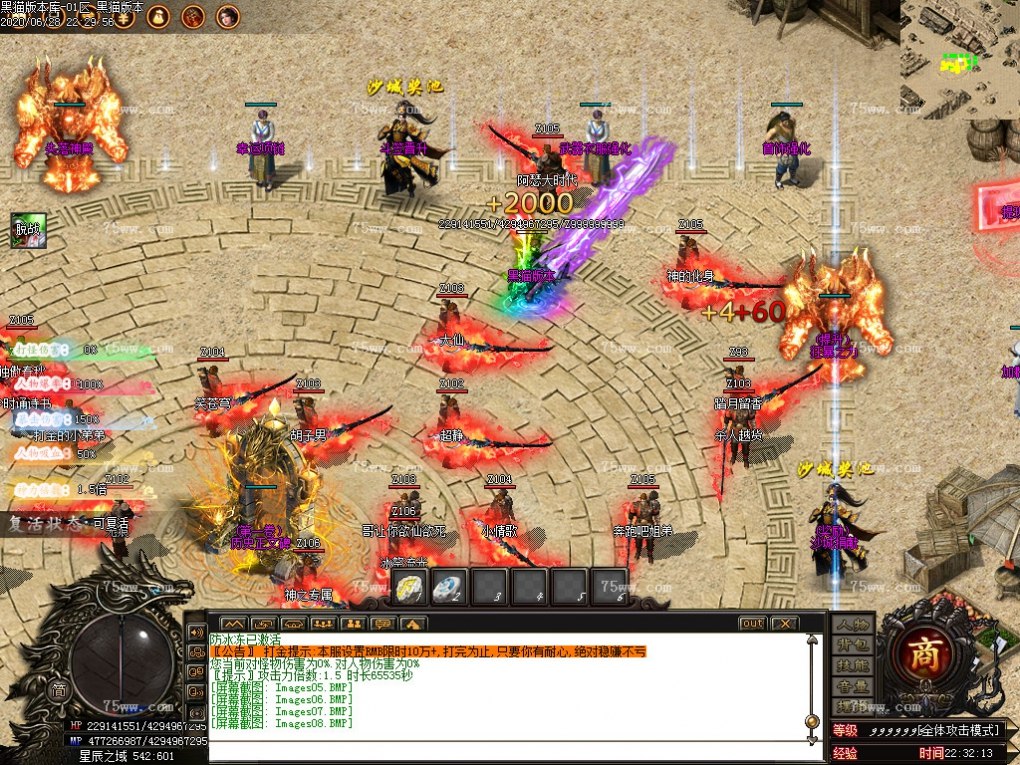
Task: Use the blue gem in hotbar slot two
Action: pyautogui.click(x=449, y=587)
